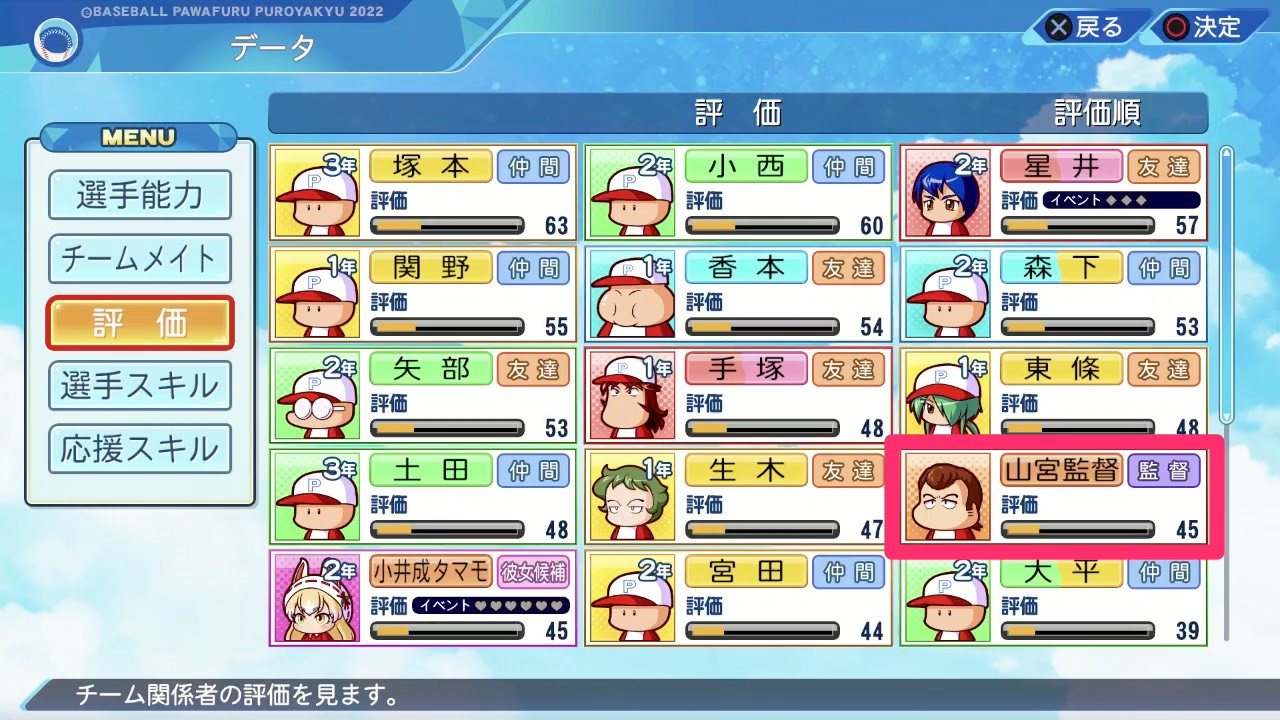The width and height of the screenshot is (1280, 720).
Task: Open the 応援スキル menu option
Action: coord(139,449)
